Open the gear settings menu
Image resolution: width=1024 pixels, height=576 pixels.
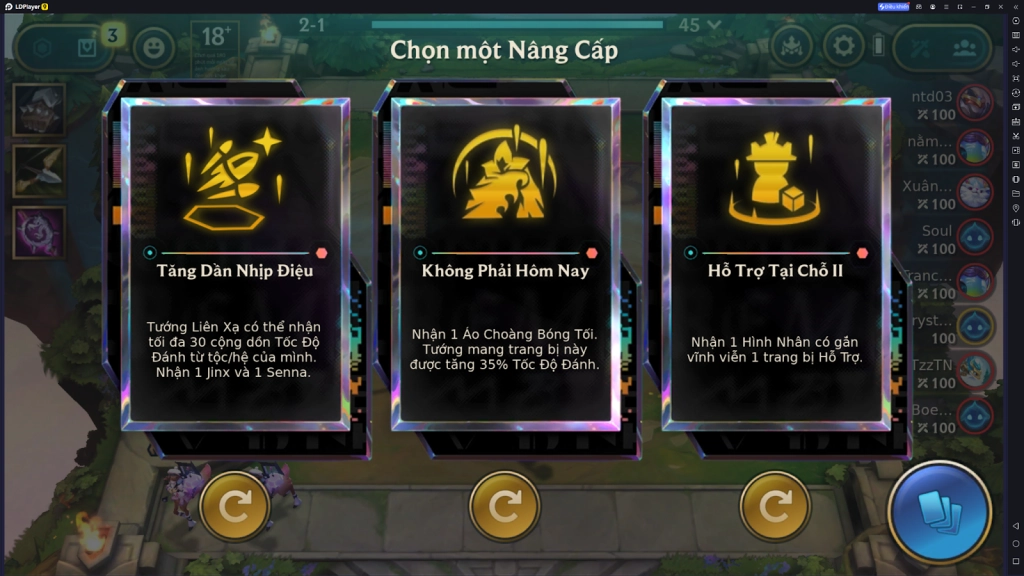[x=844, y=46]
